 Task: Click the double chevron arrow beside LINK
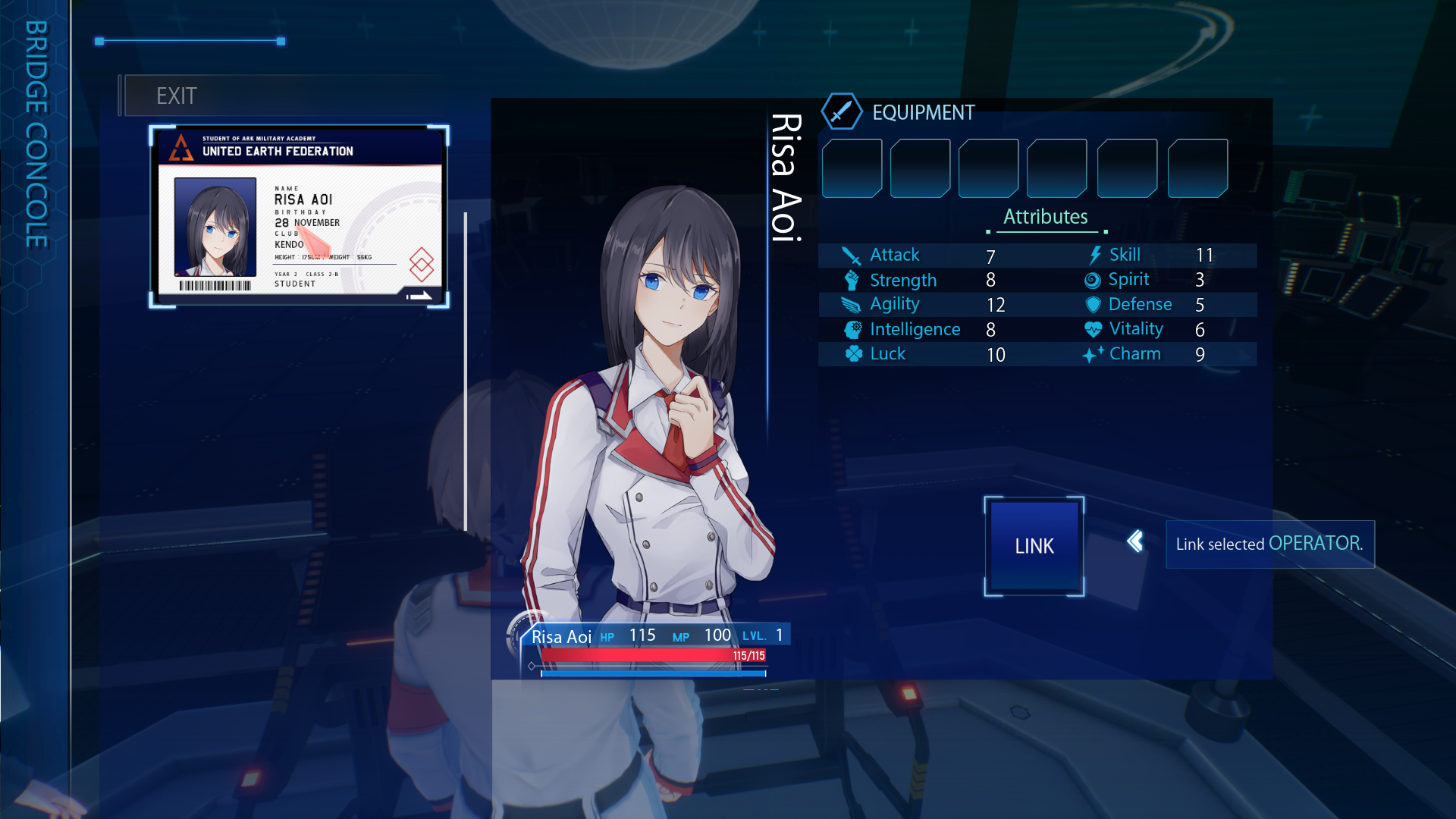(1134, 541)
